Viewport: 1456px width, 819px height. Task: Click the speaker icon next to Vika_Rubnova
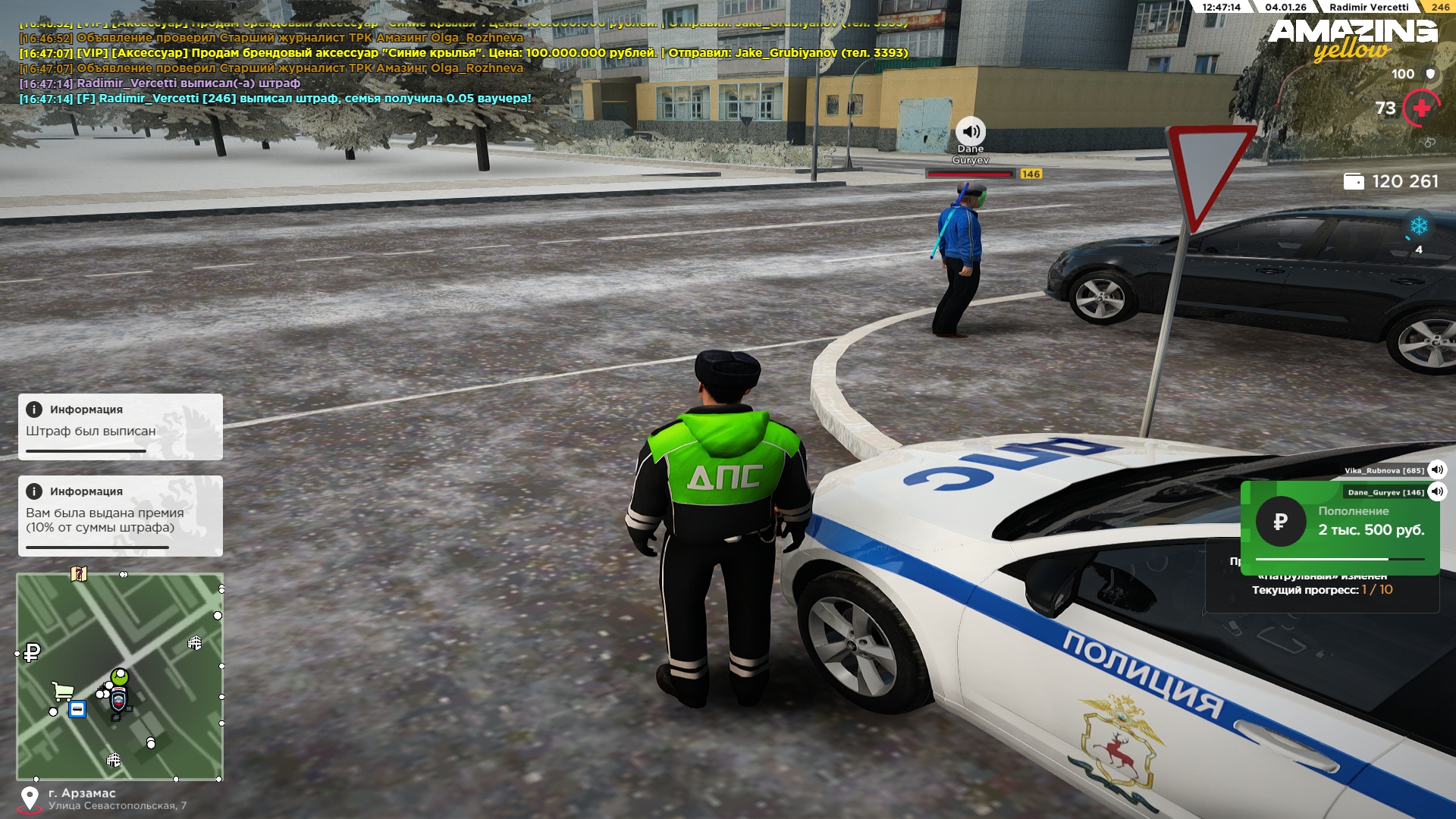pos(1436,469)
